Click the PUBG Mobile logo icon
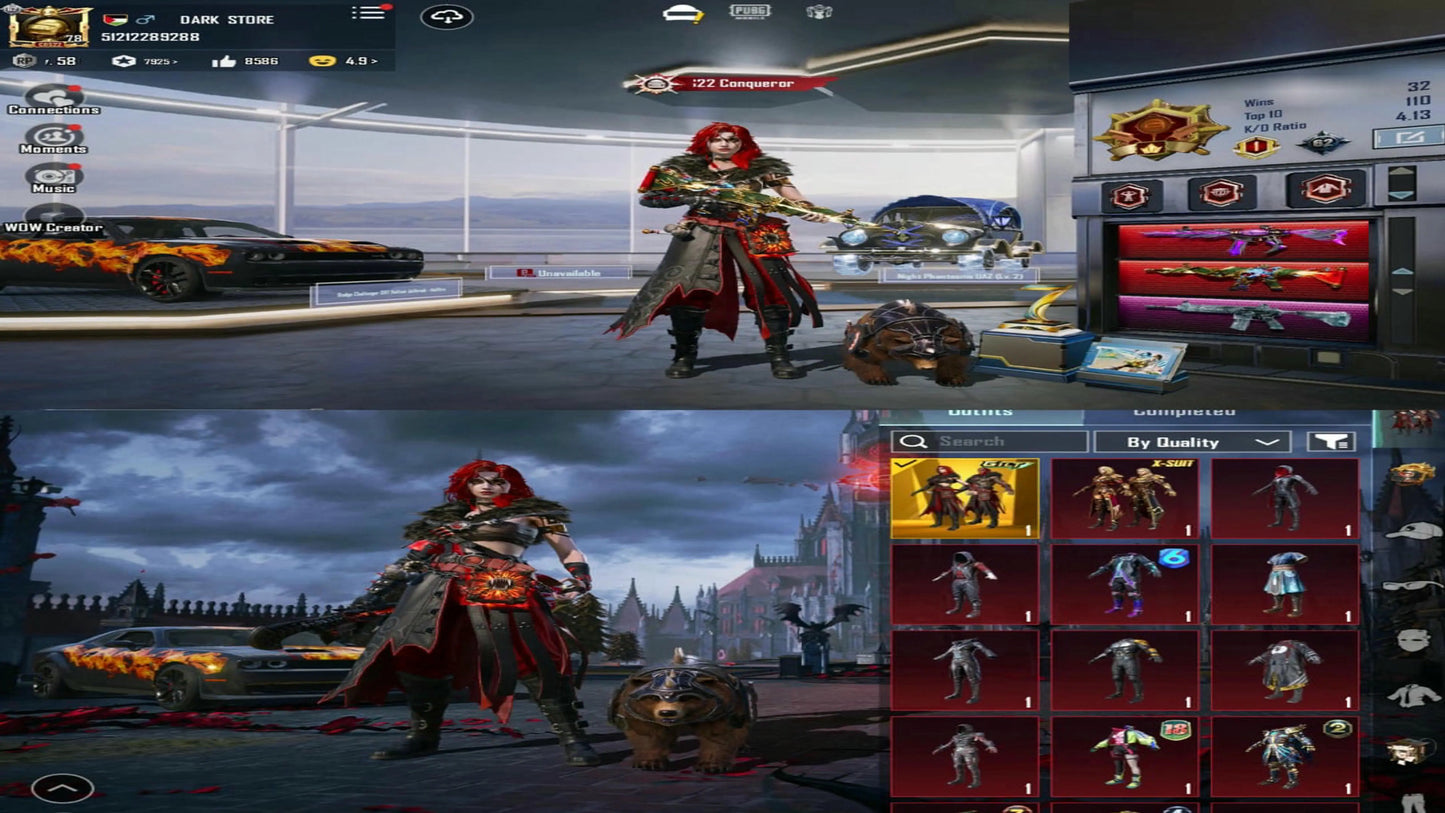1445x813 pixels. pyautogui.click(x=749, y=14)
